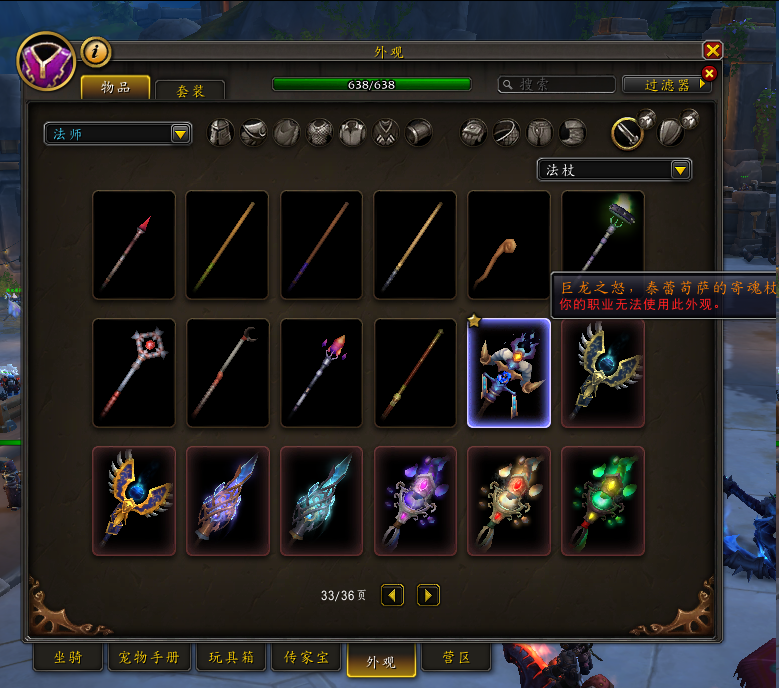Click the info button beside the portrait
The height and width of the screenshot is (688, 779).
click(95, 50)
